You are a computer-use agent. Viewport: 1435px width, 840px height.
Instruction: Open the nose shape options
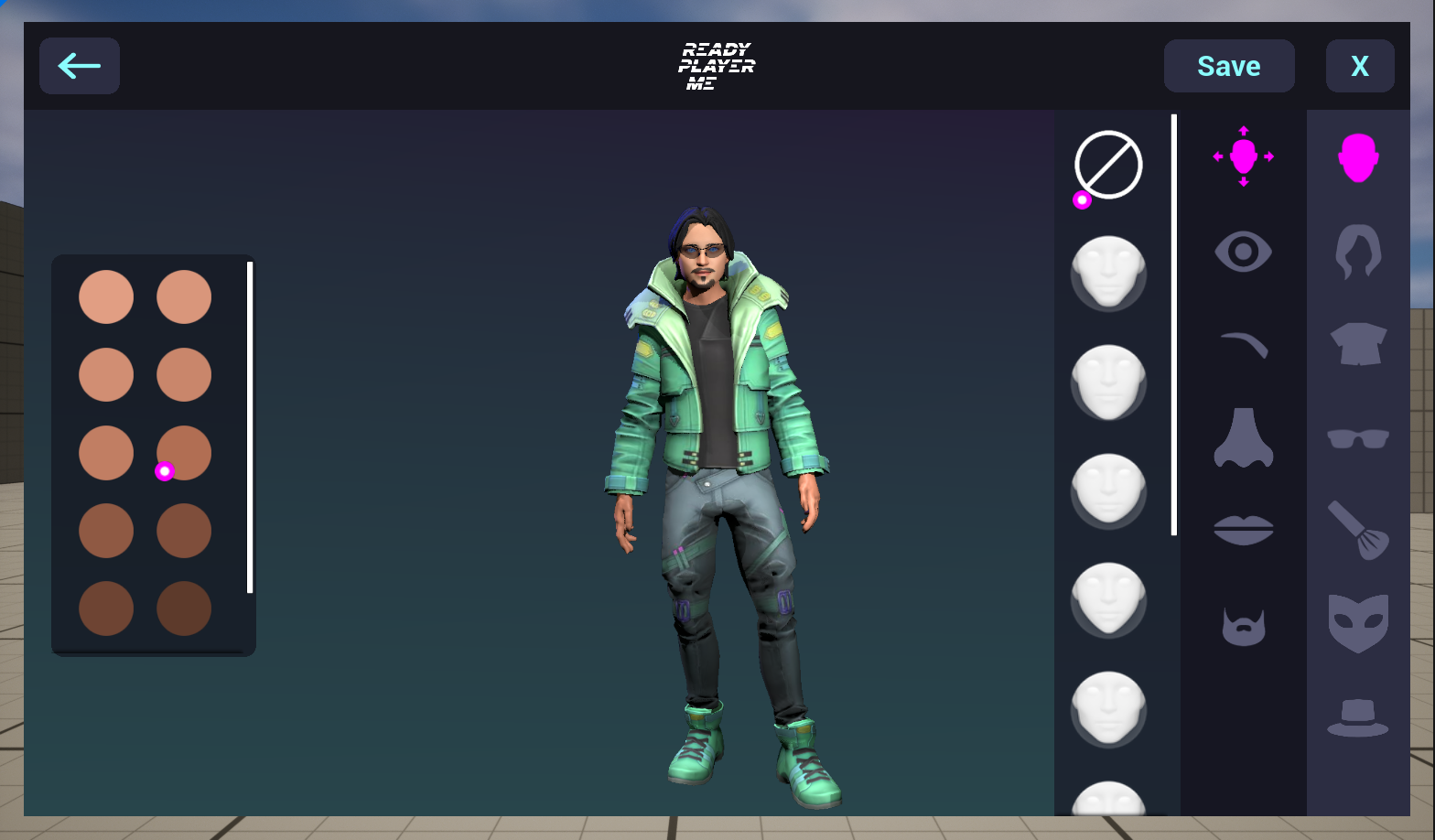pyautogui.click(x=1243, y=439)
